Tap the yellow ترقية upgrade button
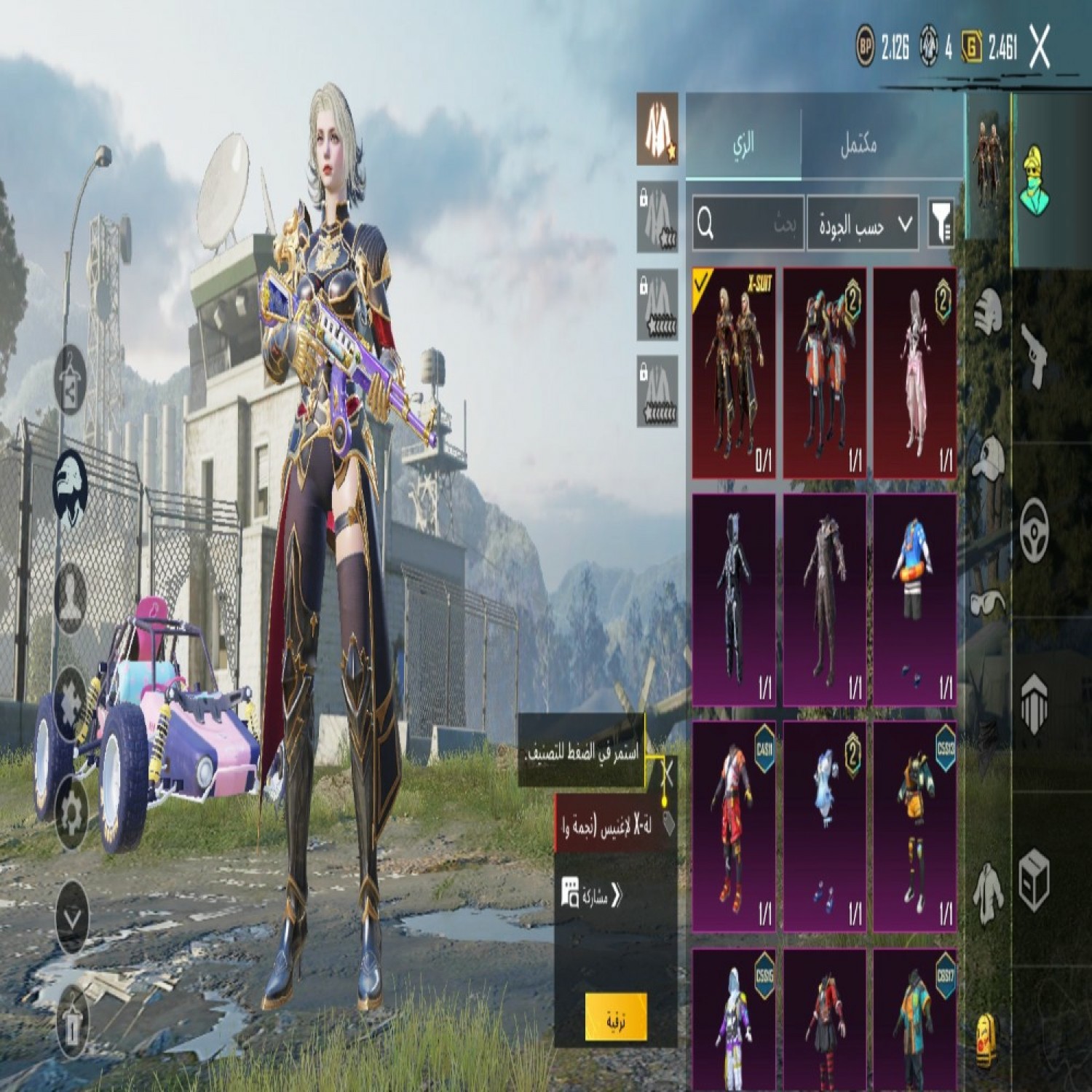Screen dimensions: 1092x1092 click(x=616, y=1018)
